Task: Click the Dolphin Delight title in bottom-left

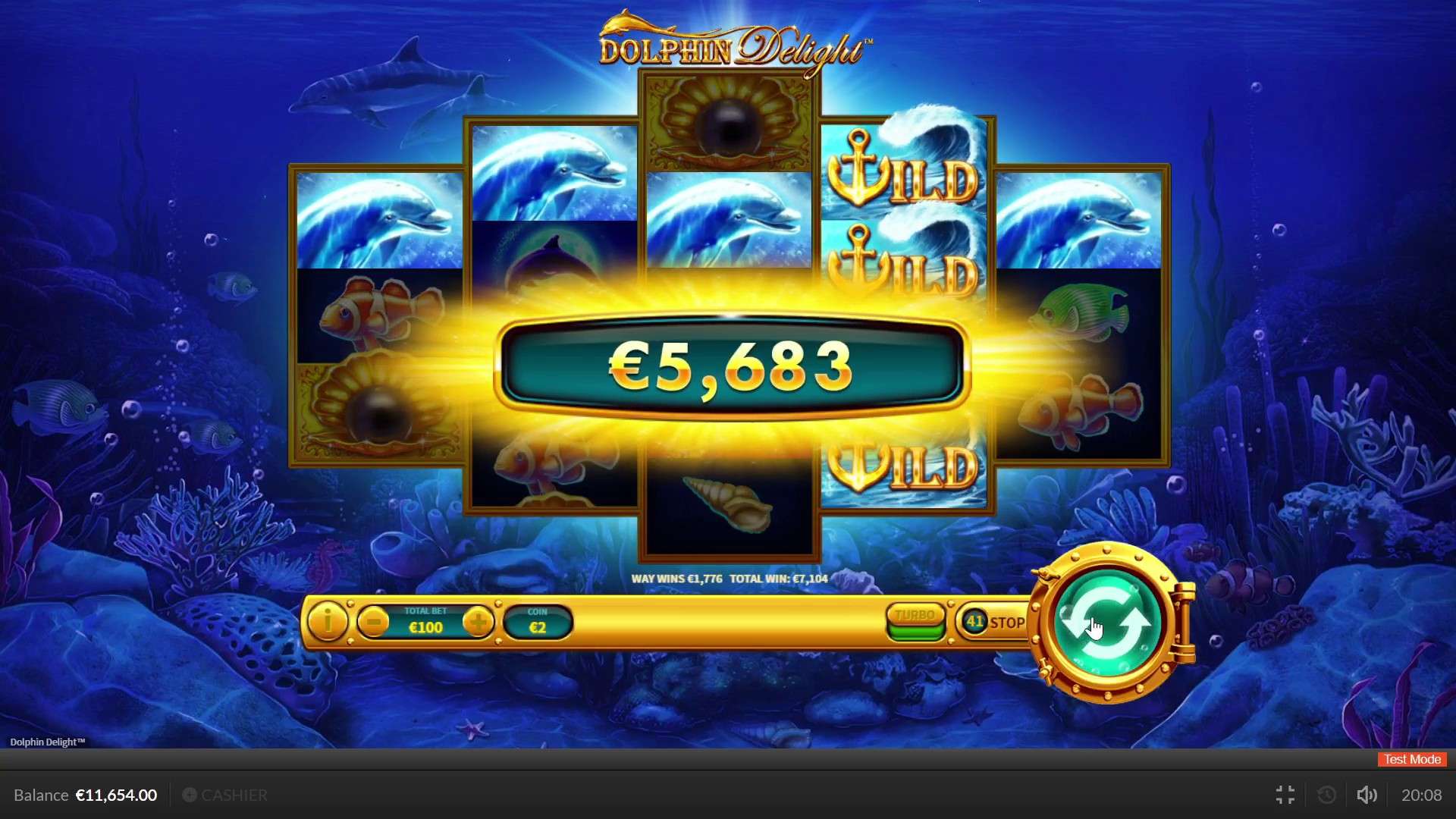Action: (x=45, y=742)
